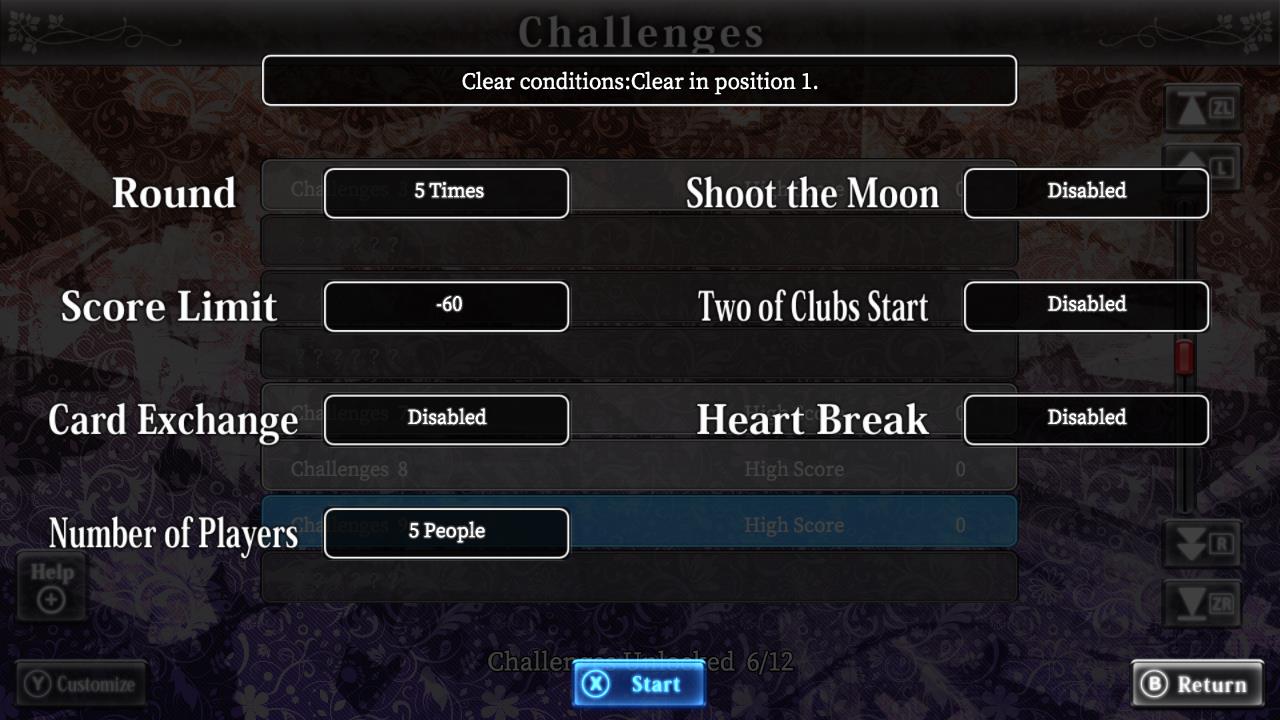The image size is (1280, 720).
Task: Open the Score Limit selector showing -60
Action: [446, 306]
